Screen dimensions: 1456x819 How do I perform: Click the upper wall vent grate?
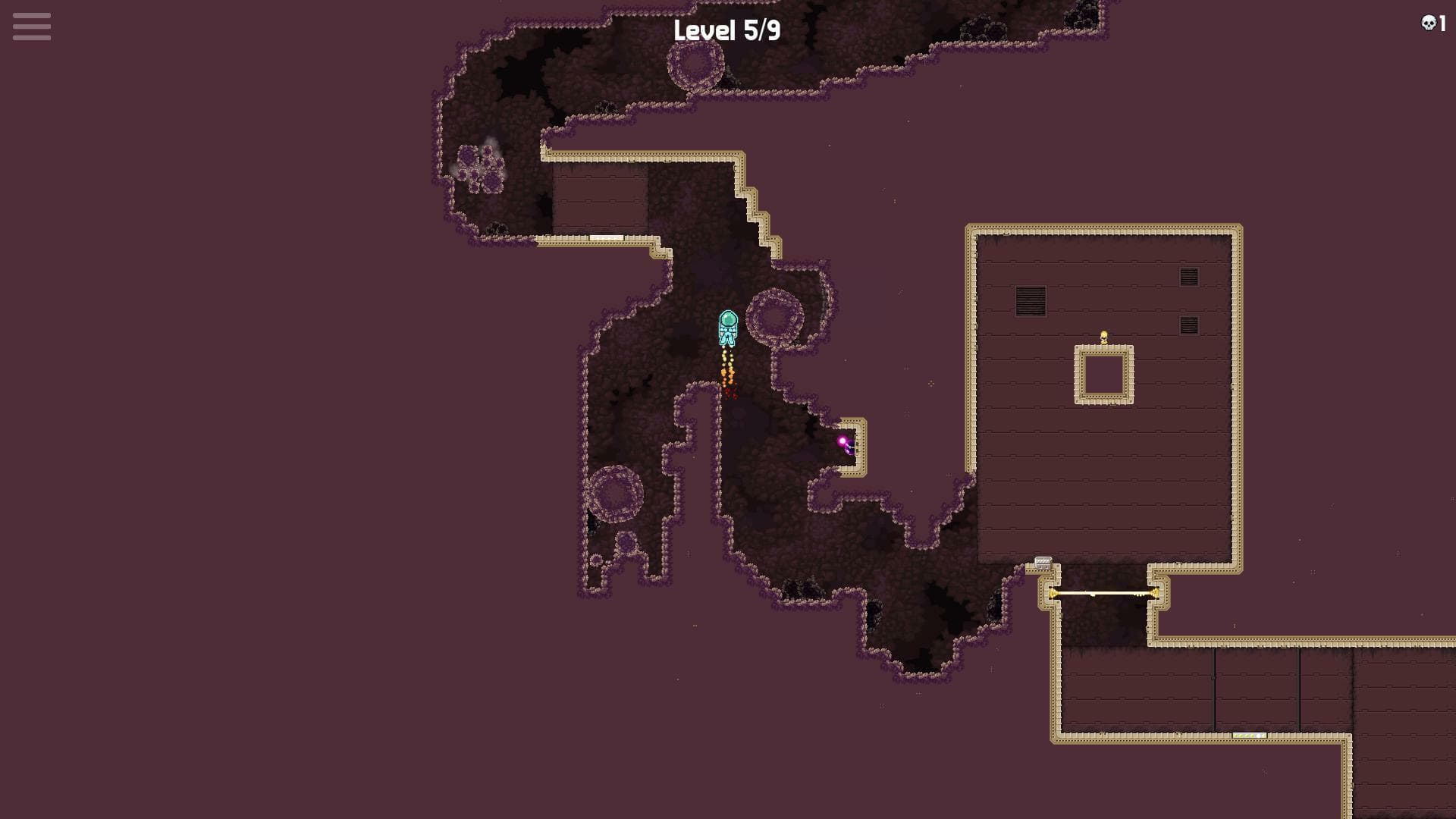[1189, 276]
